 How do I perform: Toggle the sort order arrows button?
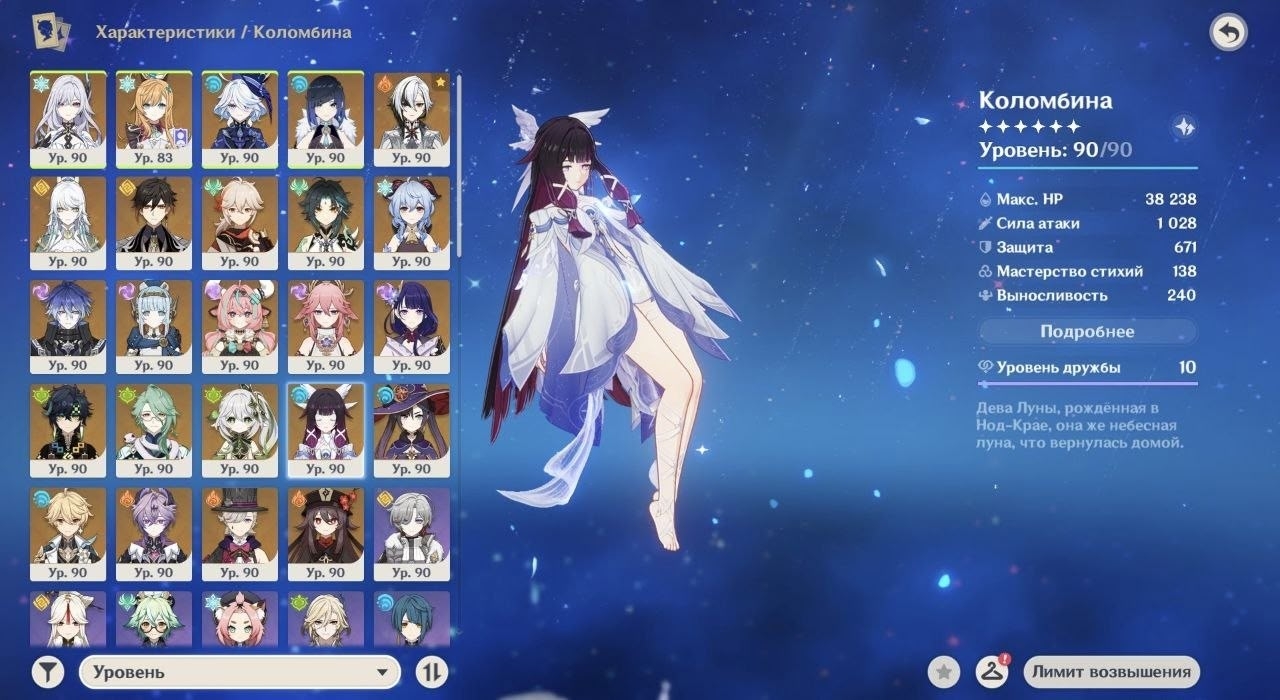(431, 672)
